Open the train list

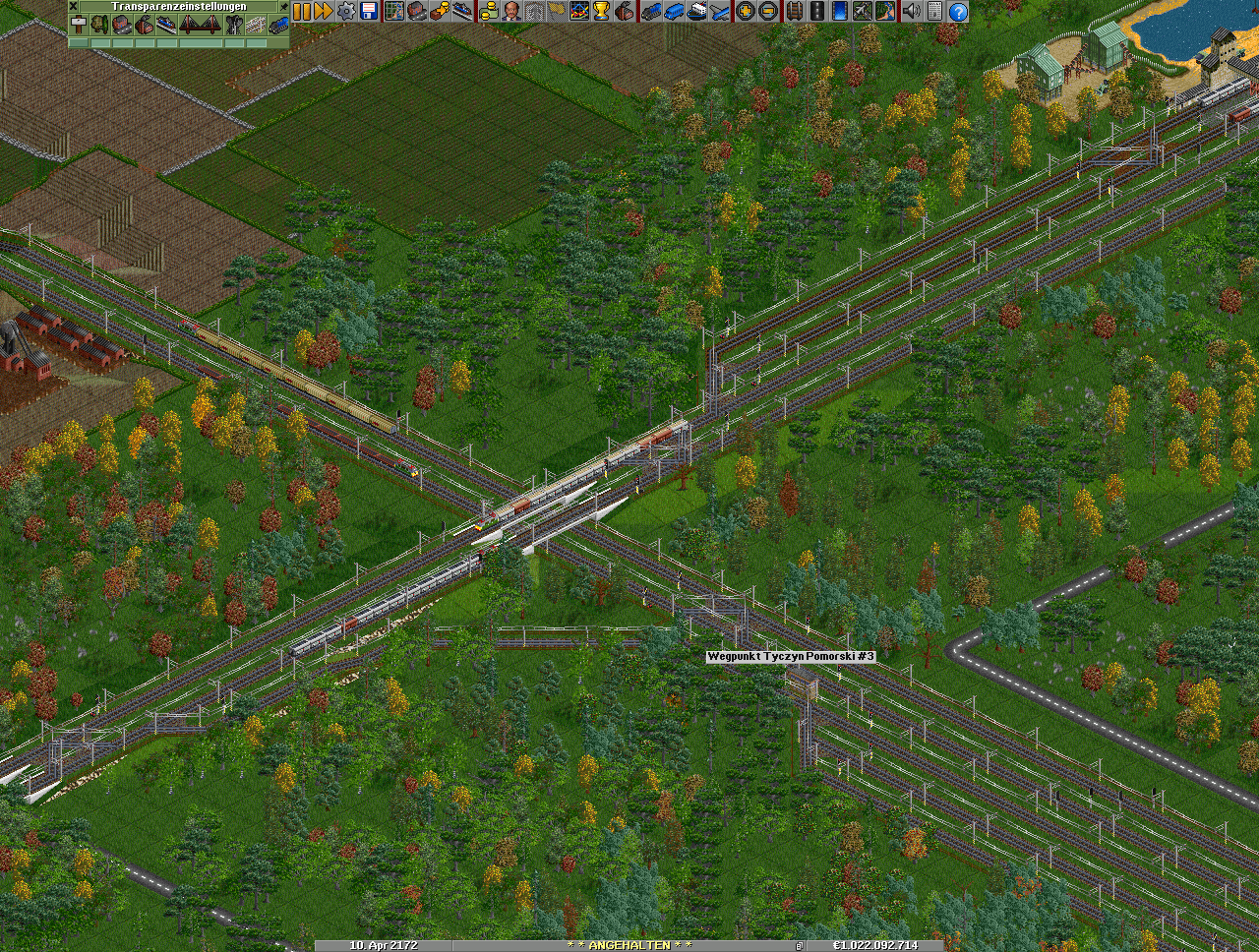651,11
